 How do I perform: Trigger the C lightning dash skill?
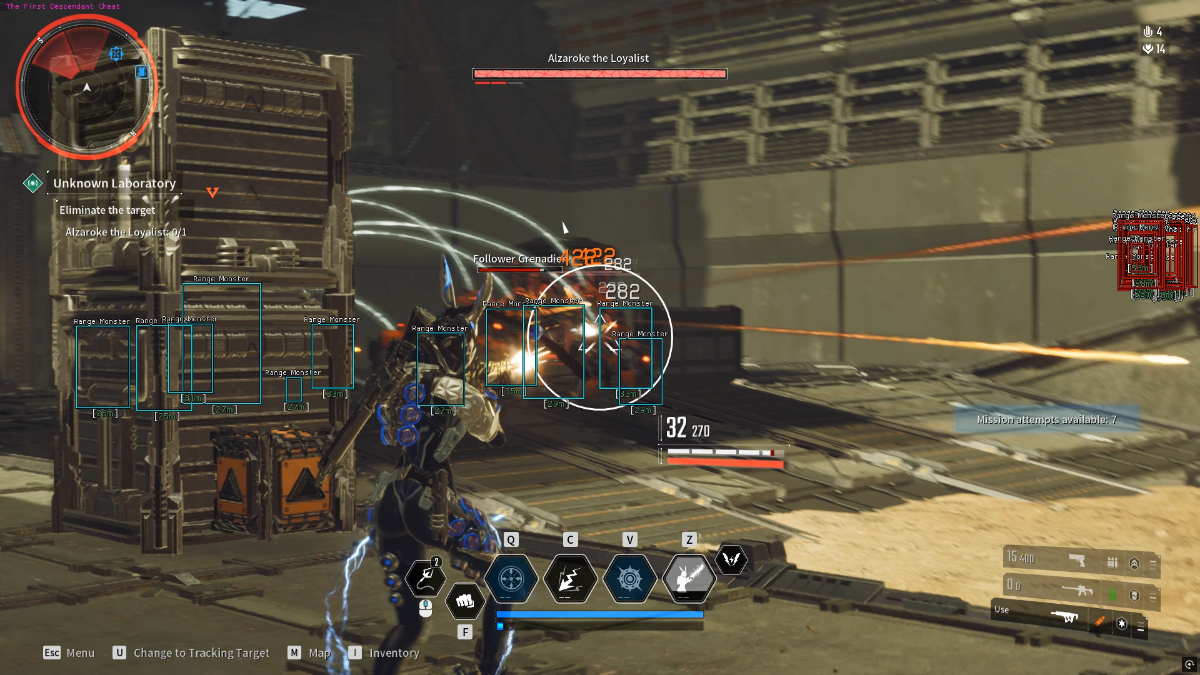(570, 578)
